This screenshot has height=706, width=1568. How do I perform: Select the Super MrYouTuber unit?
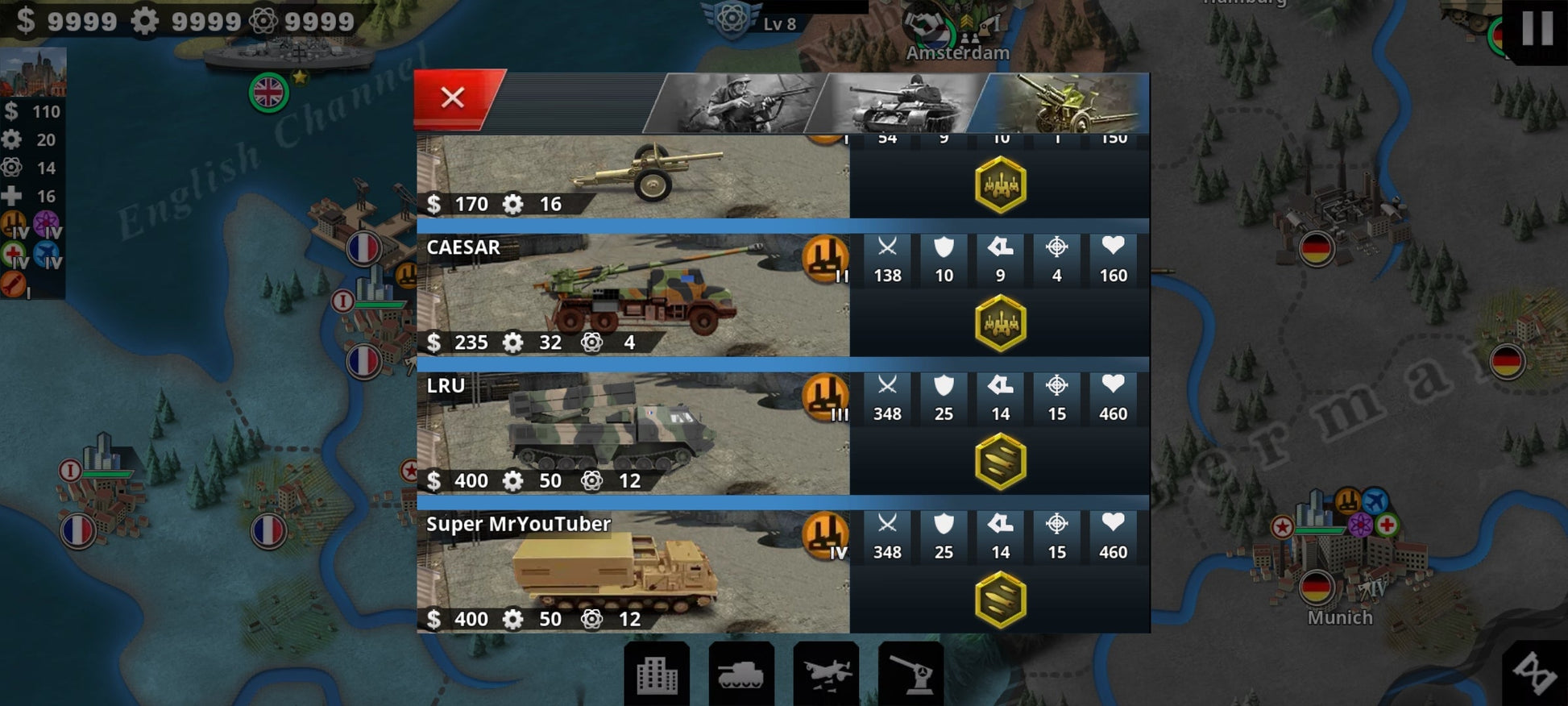point(633,572)
